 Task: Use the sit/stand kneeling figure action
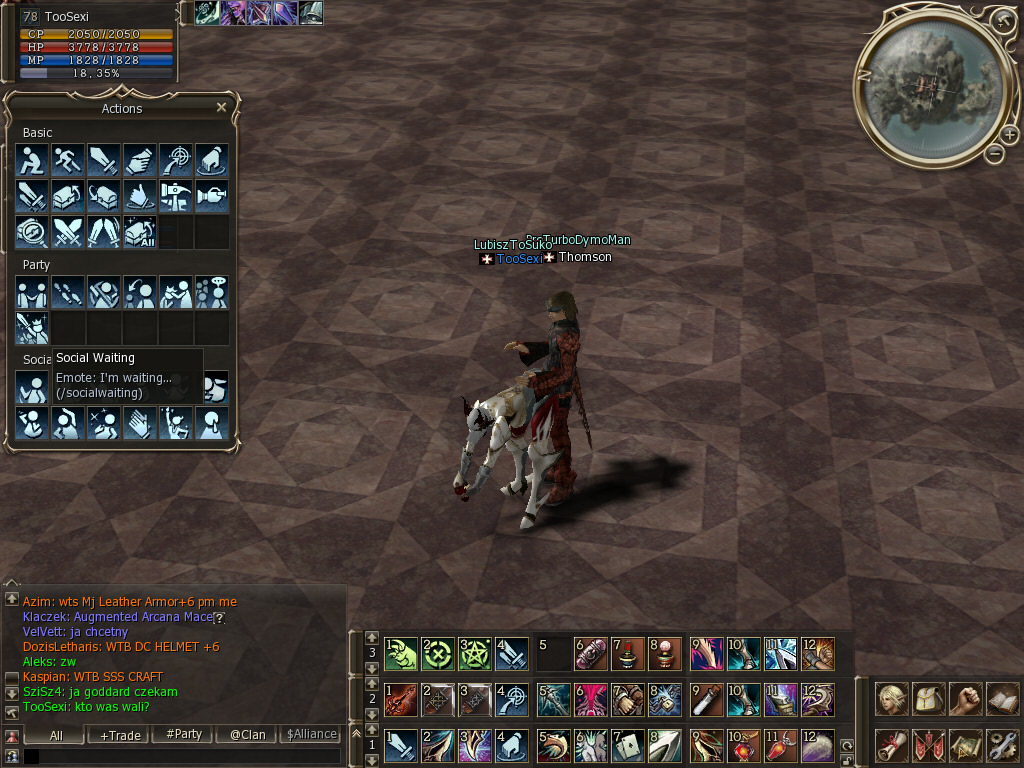click(x=31, y=160)
